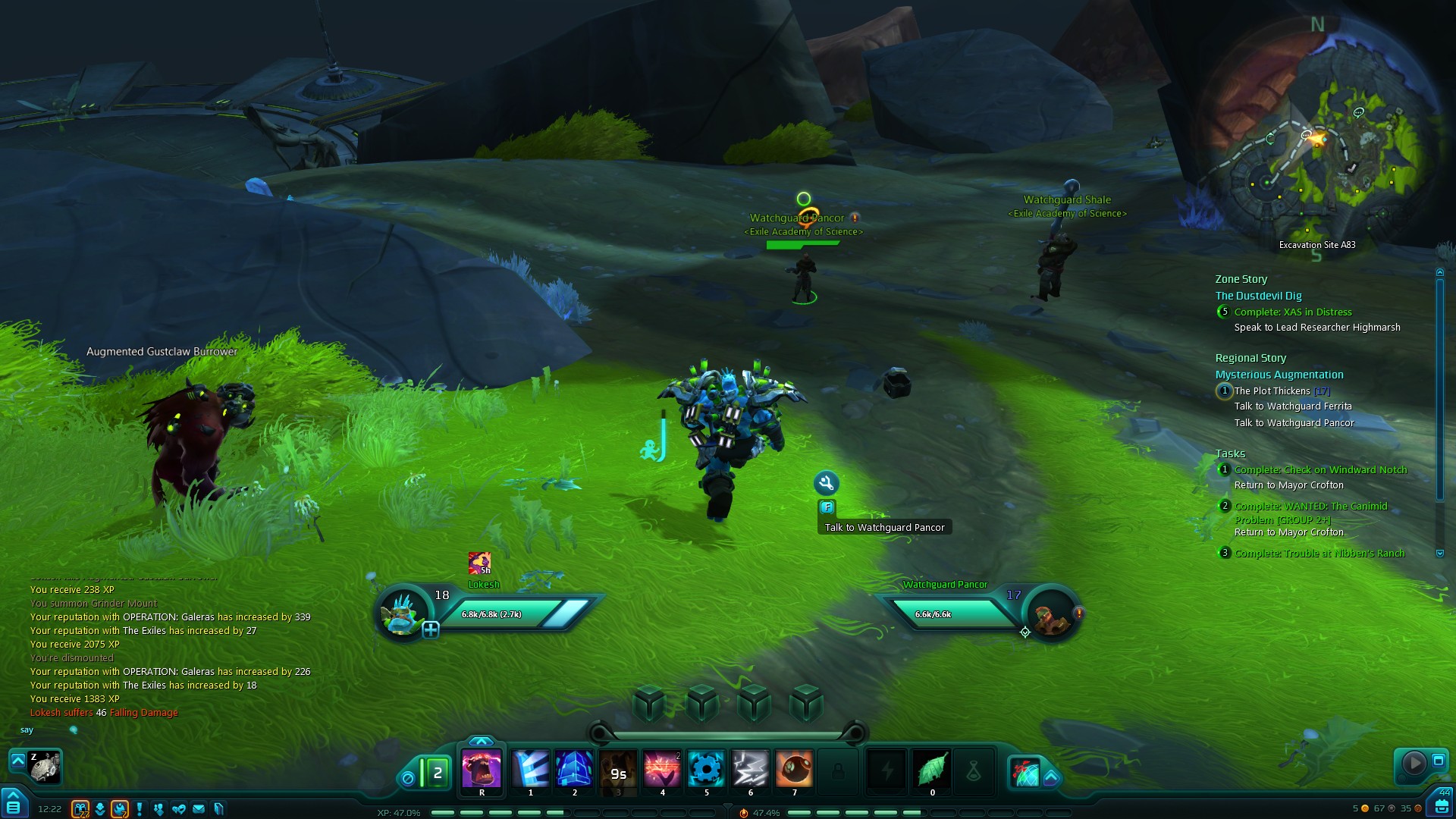Select the XAS in Distress objective

click(x=1292, y=312)
